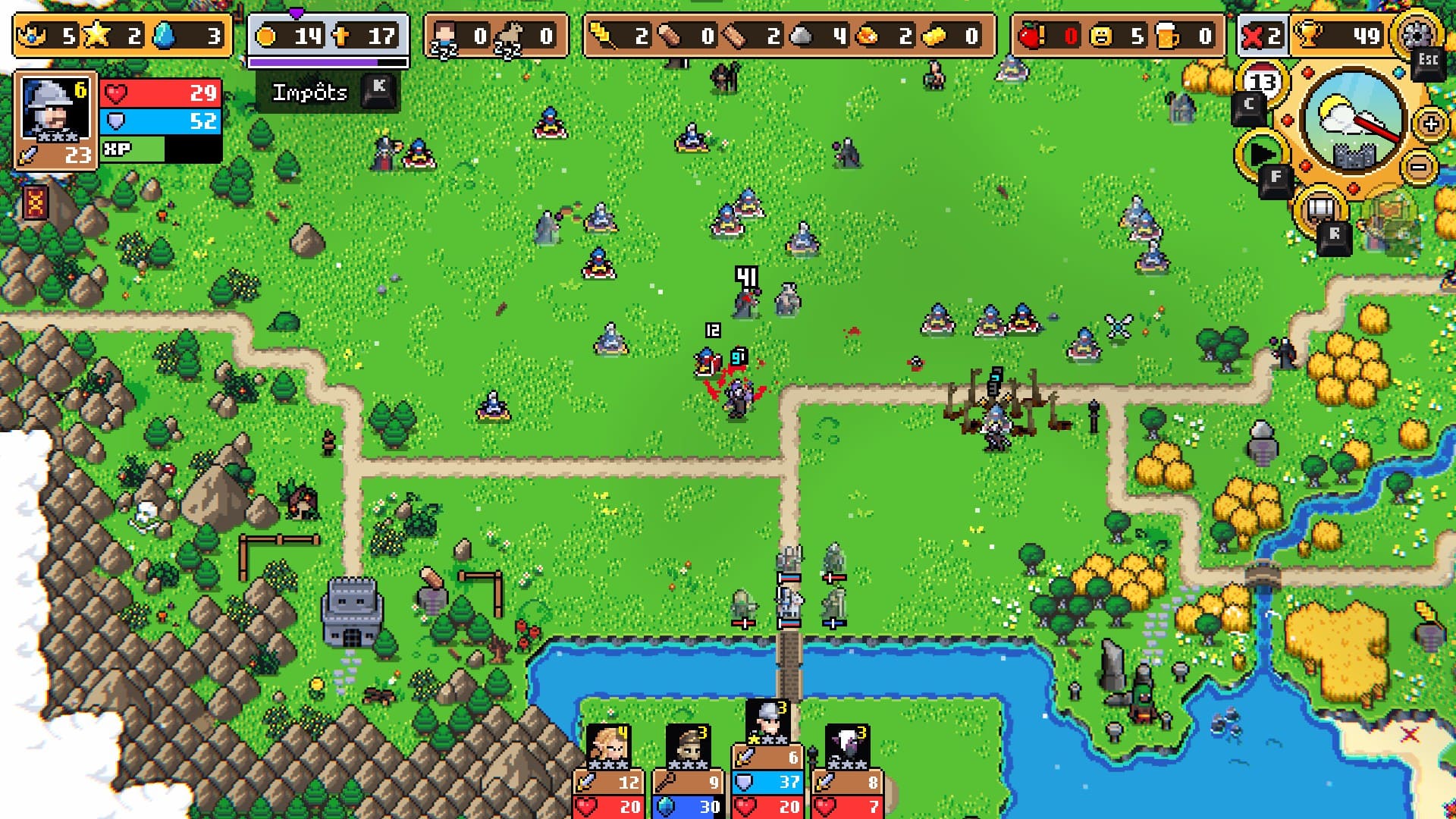1456x819 pixels.
Task: Click the day-night weather clock dial
Action: 1352,120
